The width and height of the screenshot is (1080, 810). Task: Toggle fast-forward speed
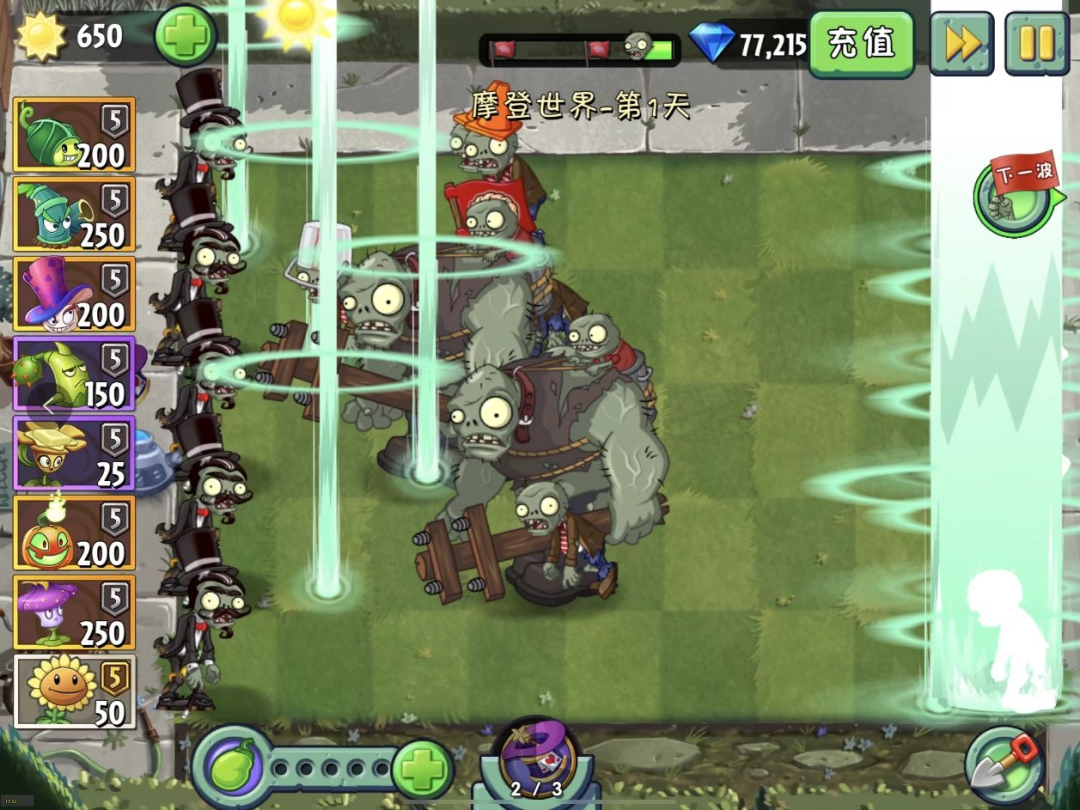coord(961,43)
